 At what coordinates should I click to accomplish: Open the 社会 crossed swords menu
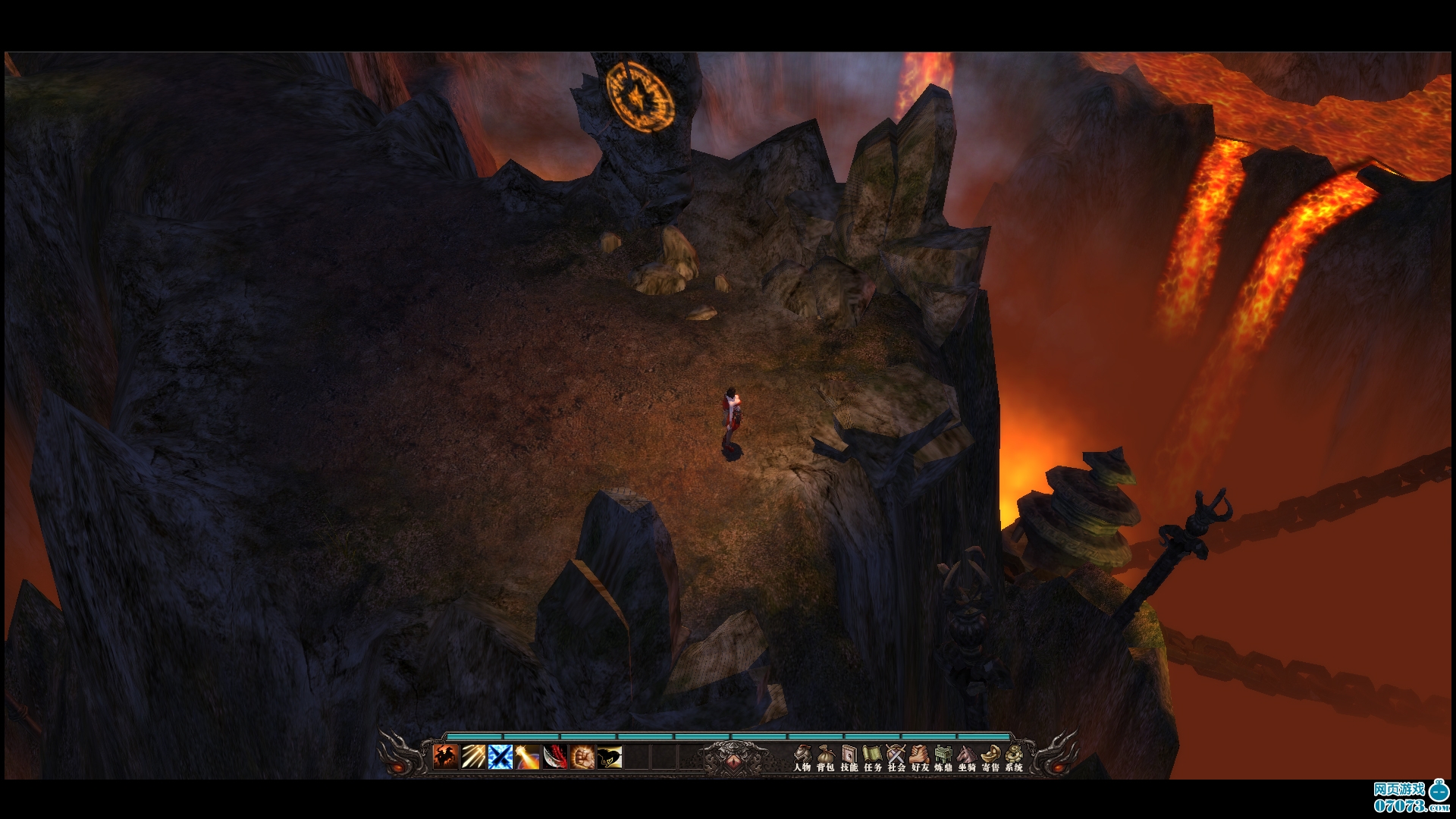(896, 758)
